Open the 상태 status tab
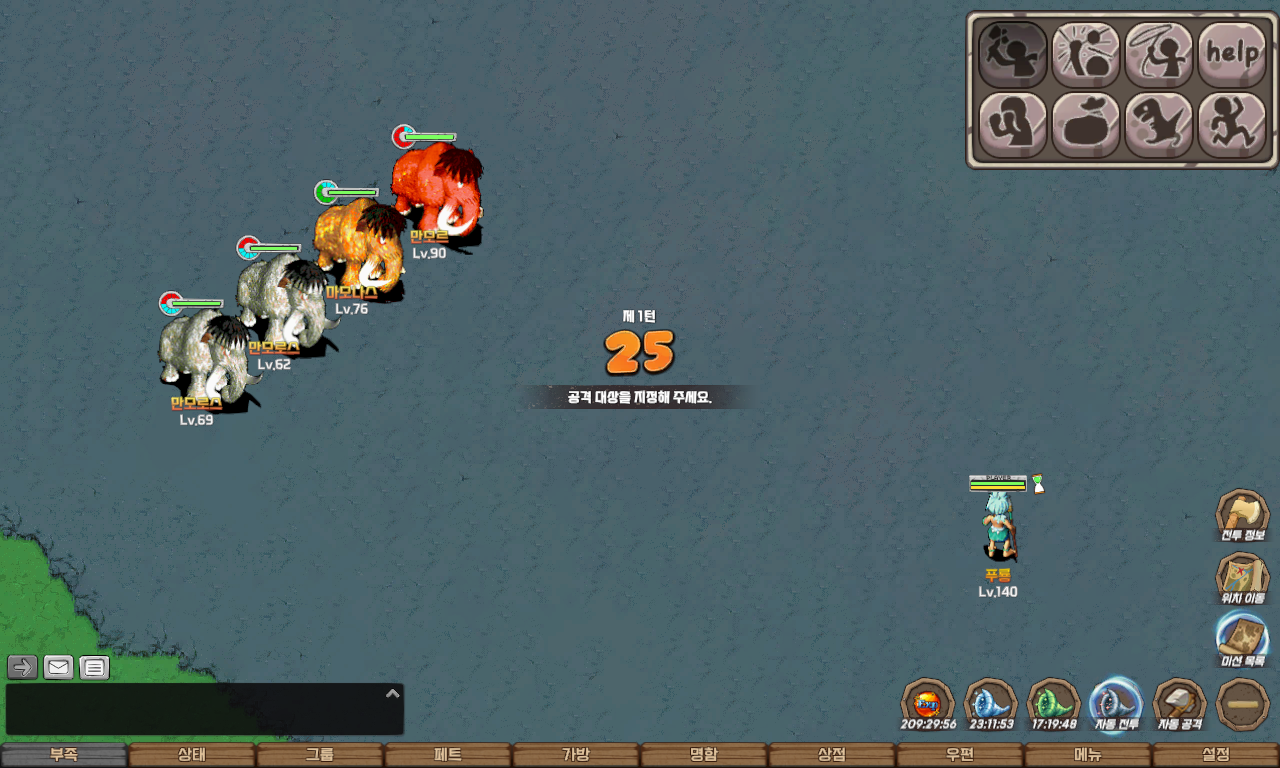 coord(192,755)
